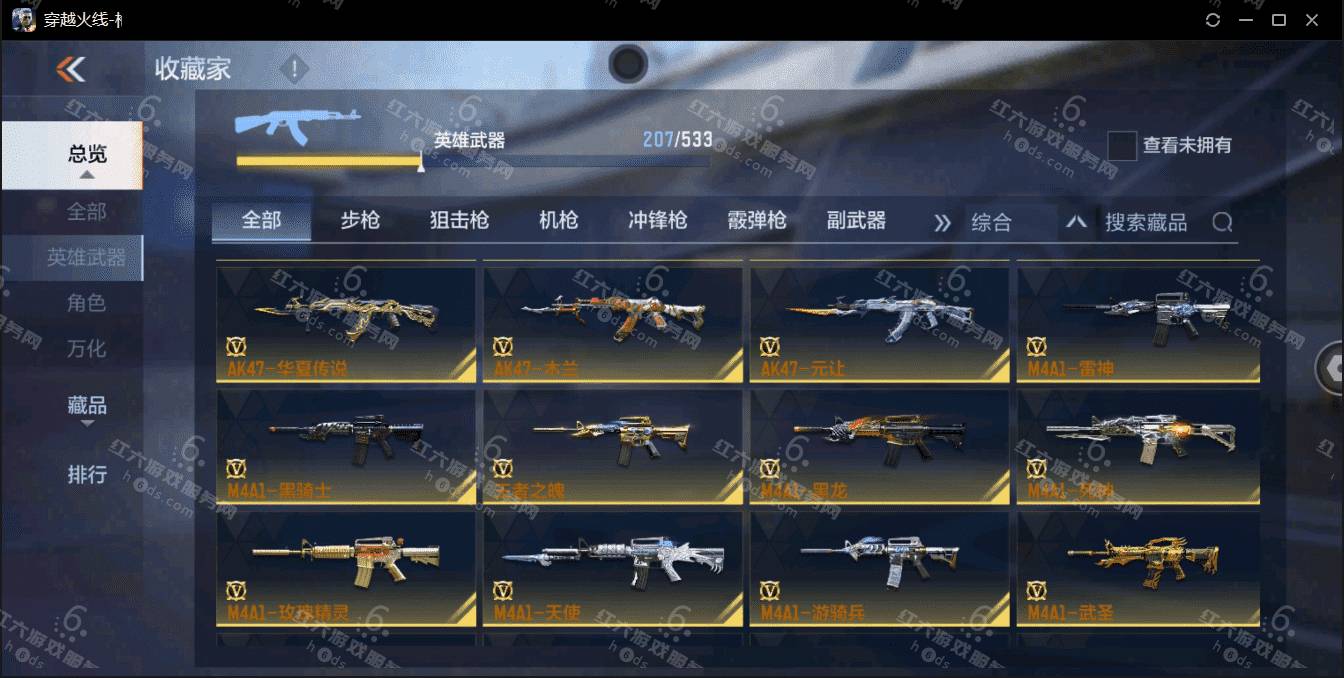The image size is (1344, 678).
Task: Expand the 藏品 sidebar section
Action: (87, 407)
